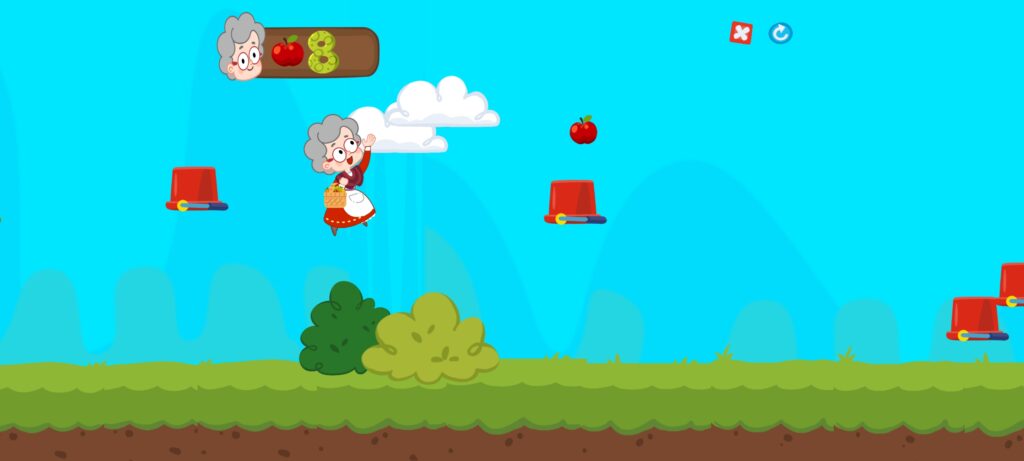This screenshot has width=1024, height=461.
Task: Restart the level with the blue arrow button
Action: 780,33
